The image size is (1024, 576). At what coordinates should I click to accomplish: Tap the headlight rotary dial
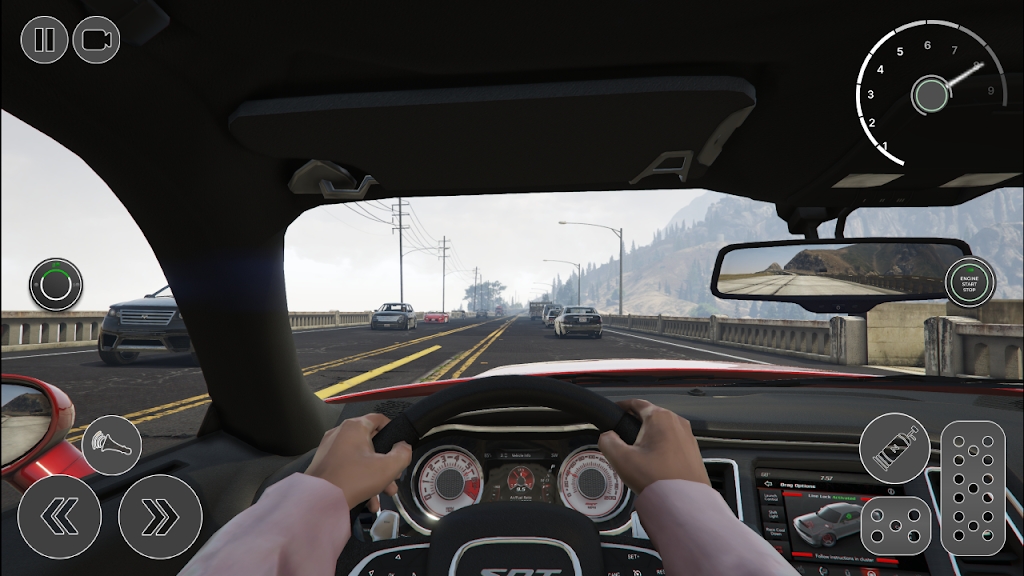click(x=55, y=285)
